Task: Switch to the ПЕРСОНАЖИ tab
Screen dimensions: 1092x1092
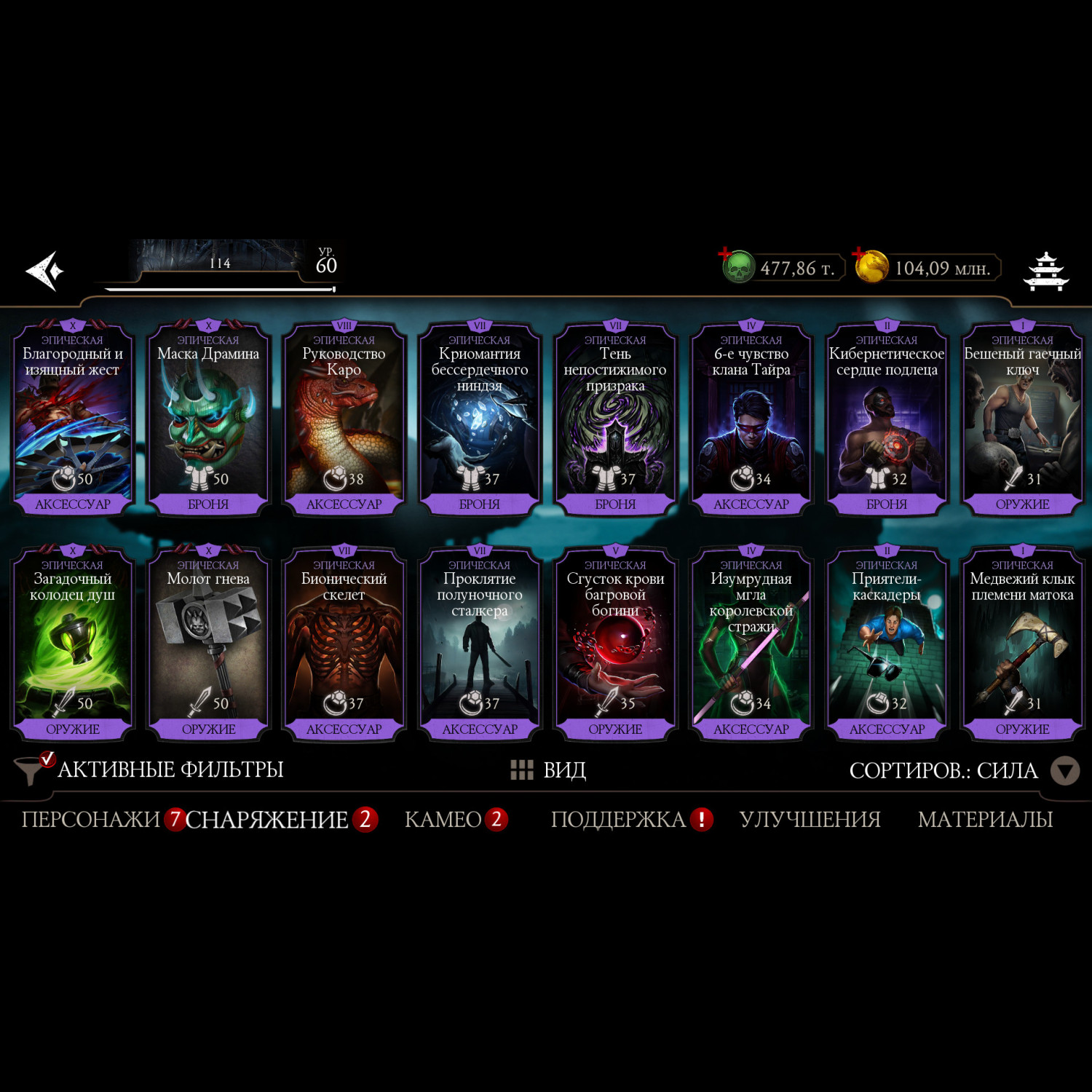Action: (x=90, y=820)
